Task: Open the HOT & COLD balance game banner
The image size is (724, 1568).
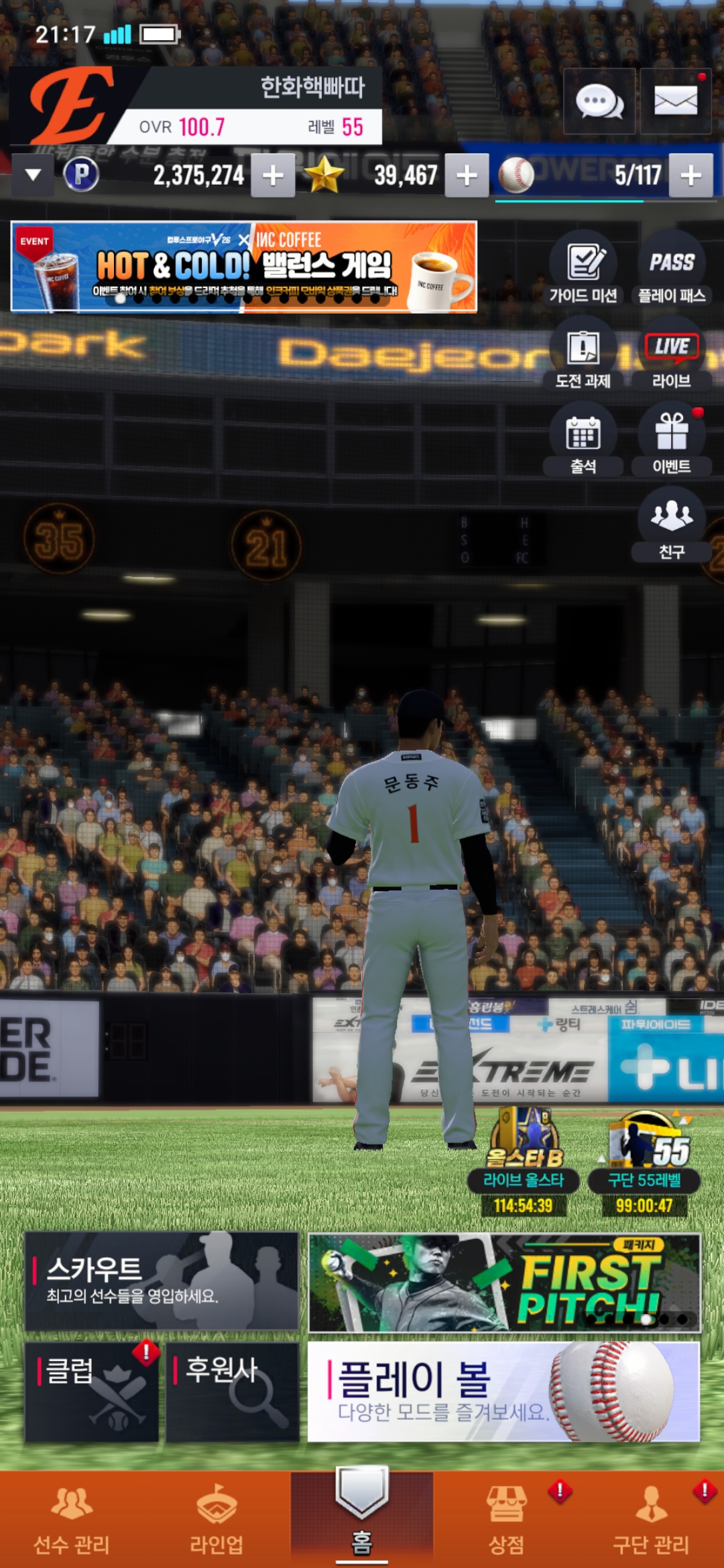Action: coord(244,267)
